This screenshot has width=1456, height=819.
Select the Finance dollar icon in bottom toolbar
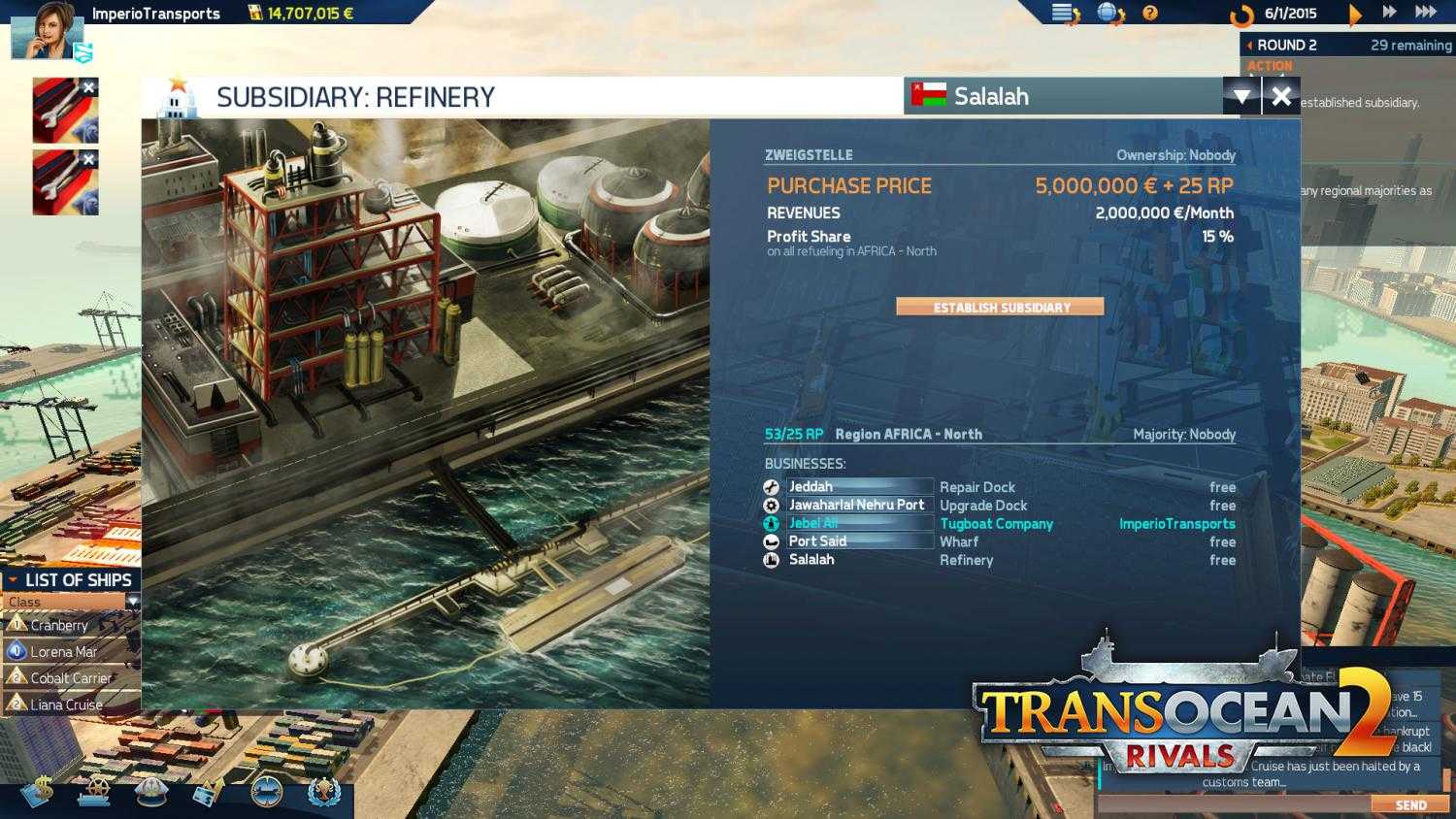pos(39,793)
